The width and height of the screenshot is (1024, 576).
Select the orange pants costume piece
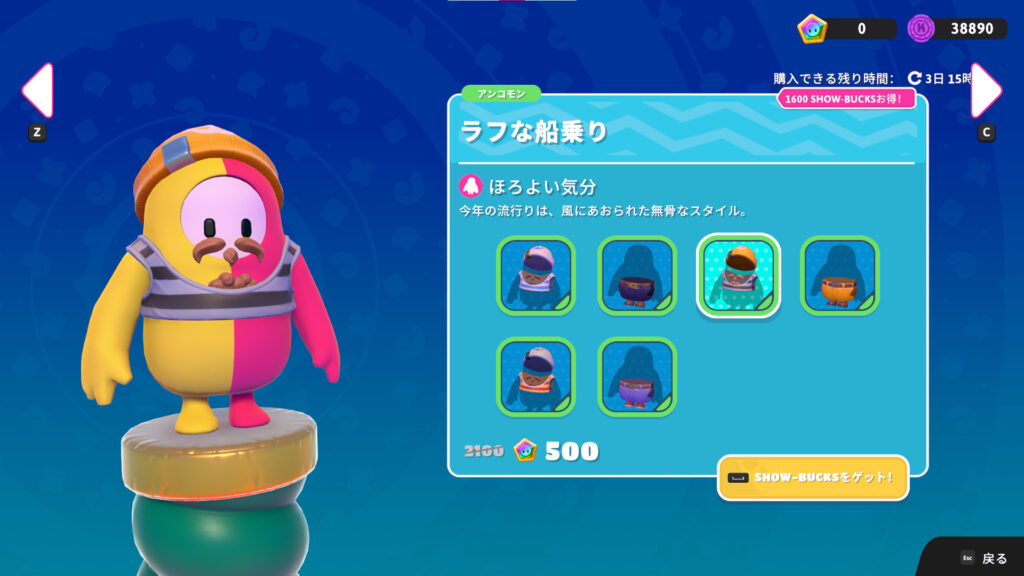click(839, 275)
